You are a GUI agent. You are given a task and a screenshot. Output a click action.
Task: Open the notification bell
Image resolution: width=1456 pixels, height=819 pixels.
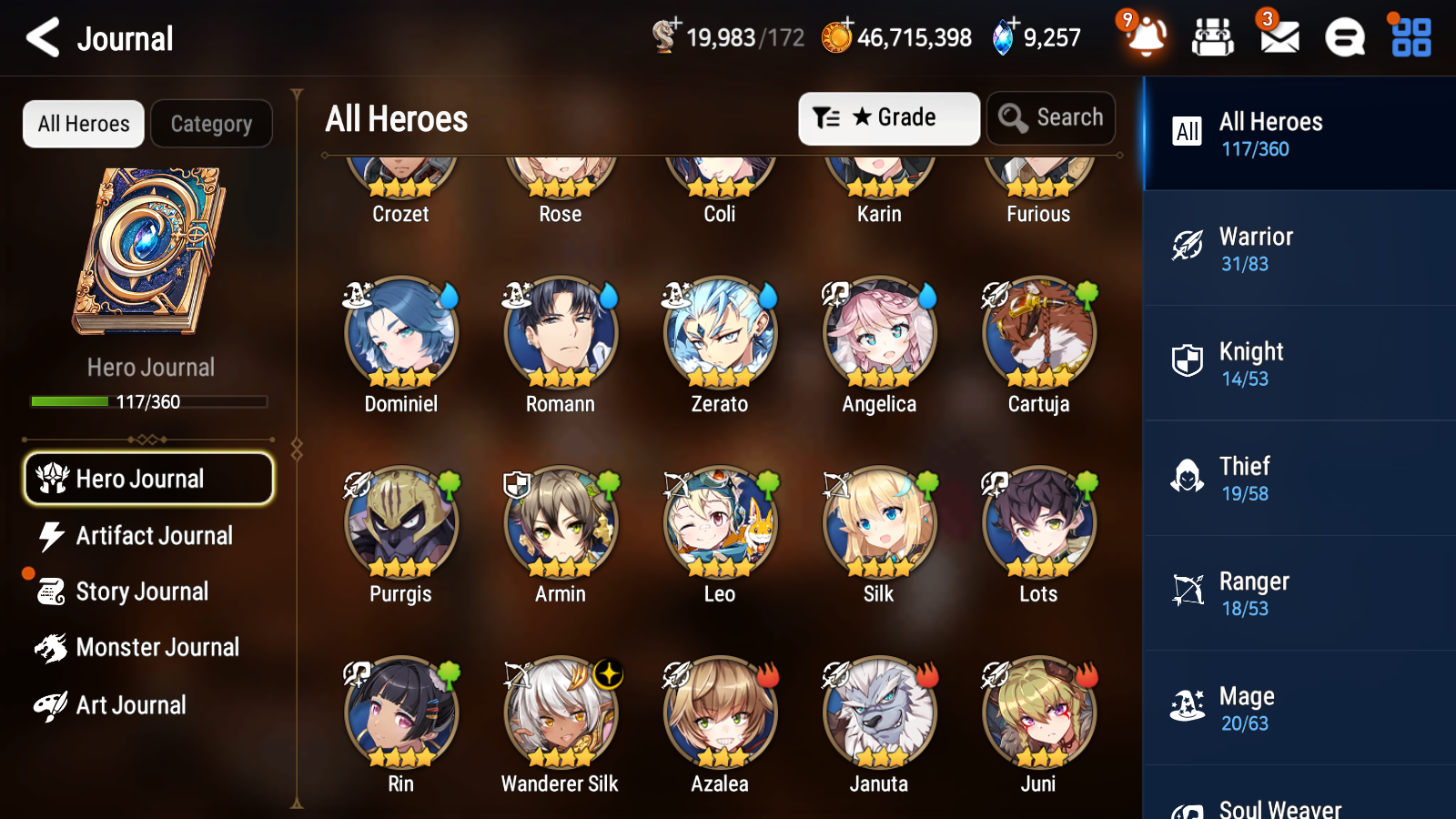(1146, 37)
